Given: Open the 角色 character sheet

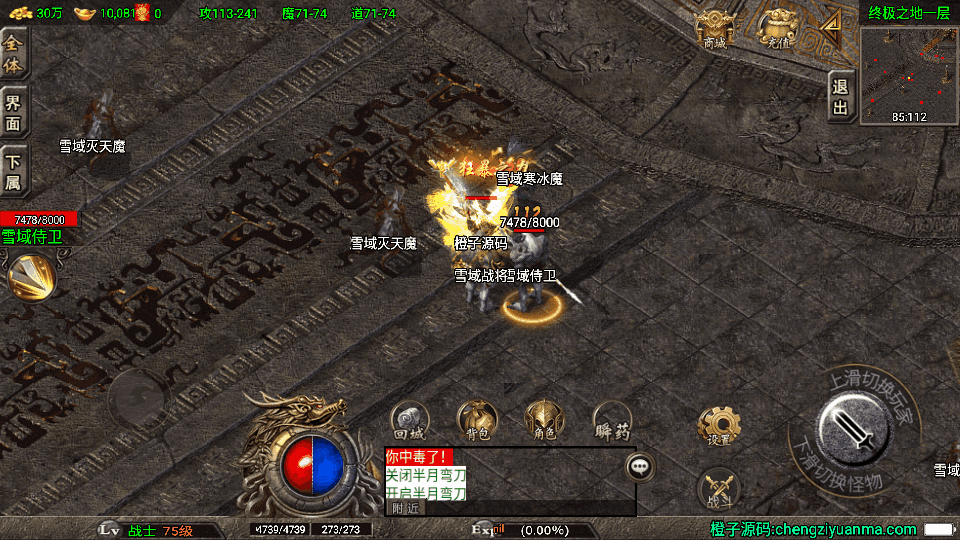Looking at the screenshot, I should (545, 420).
